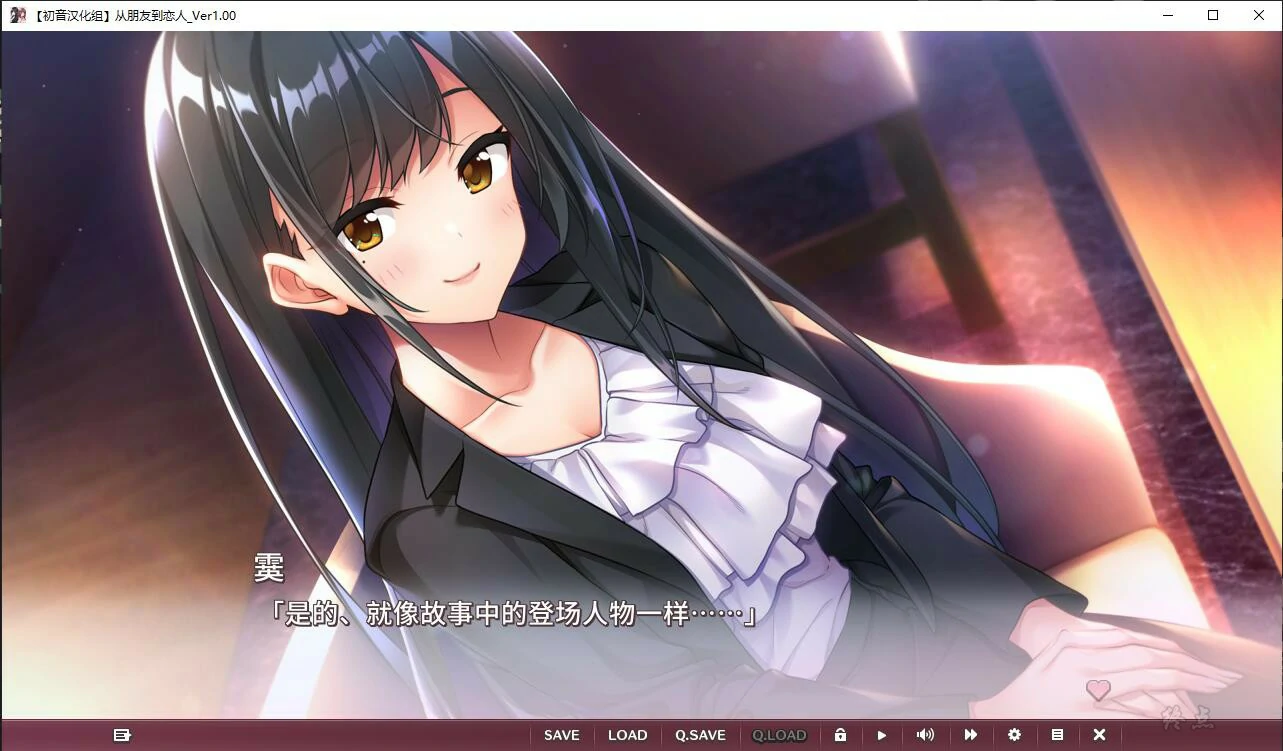Exit the game via the X toolbar icon
This screenshot has height=751, width=1283.
(x=1098, y=735)
